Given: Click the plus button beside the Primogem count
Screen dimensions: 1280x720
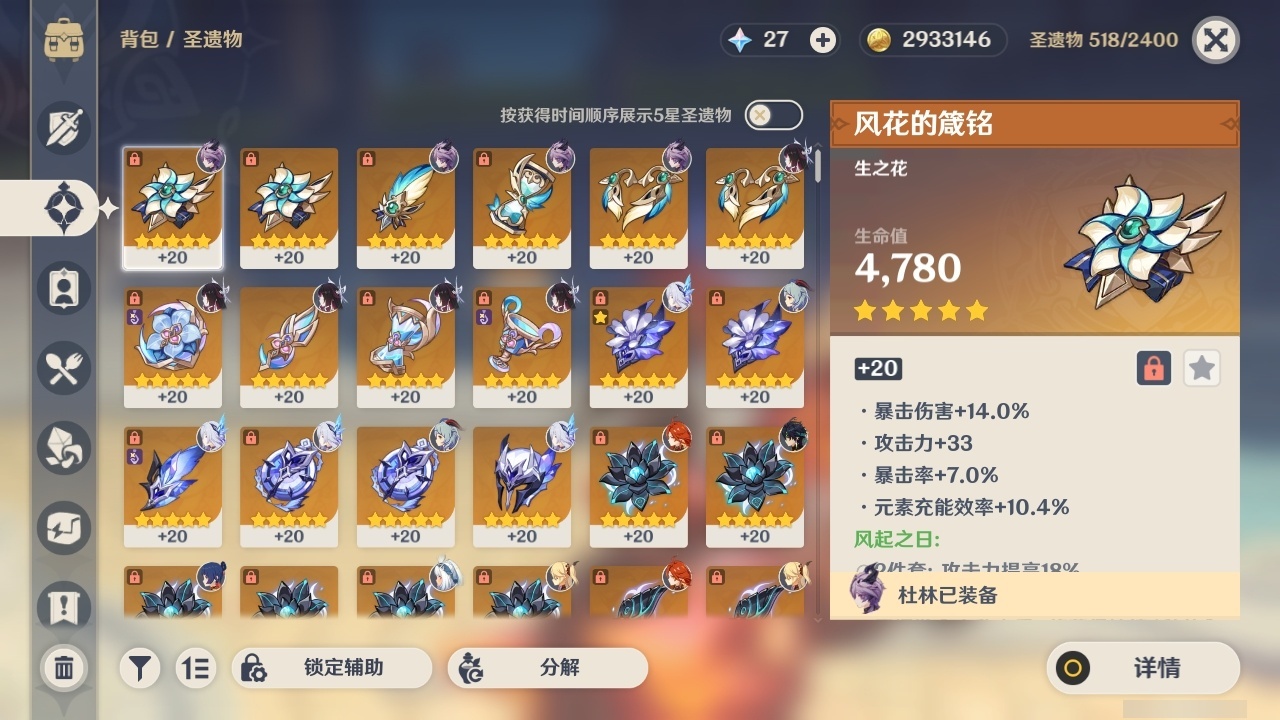Looking at the screenshot, I should pos(821,41).
